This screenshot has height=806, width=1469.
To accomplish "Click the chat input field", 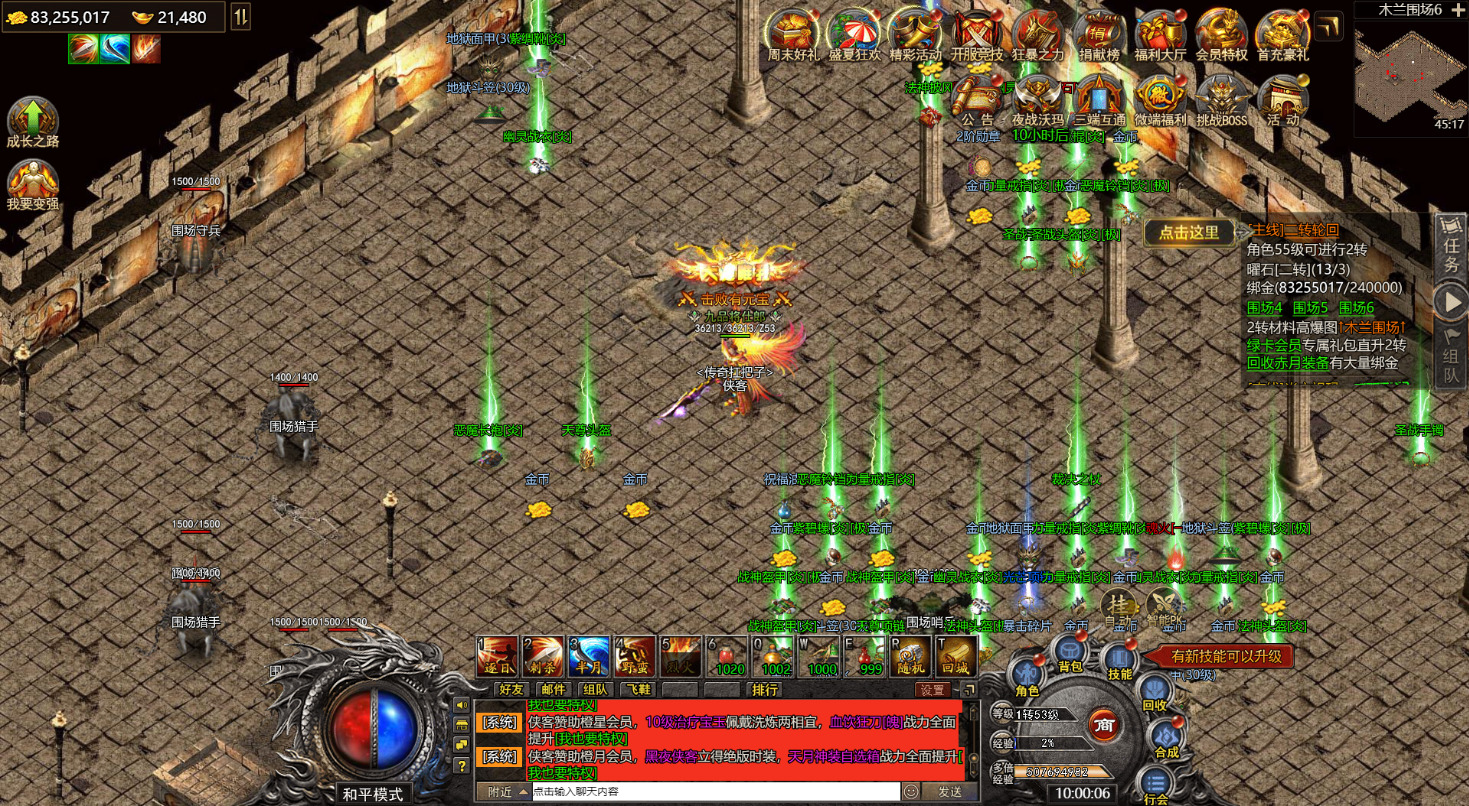I will click(x=714, y=791).
